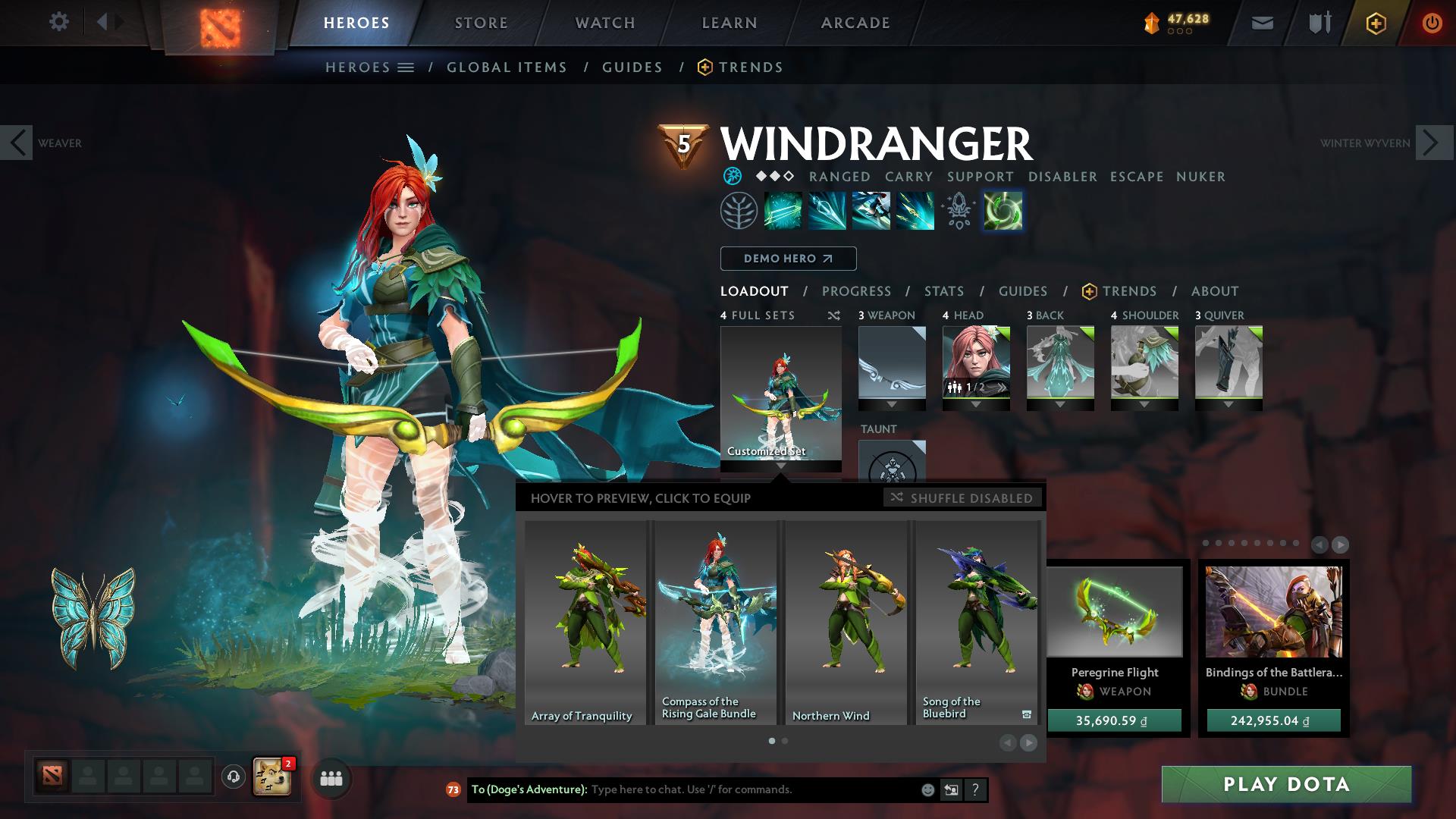Click the Shuffle Disabled toggle
Viewport: 1456px width, 819px height.
click(x=963, y=498)
